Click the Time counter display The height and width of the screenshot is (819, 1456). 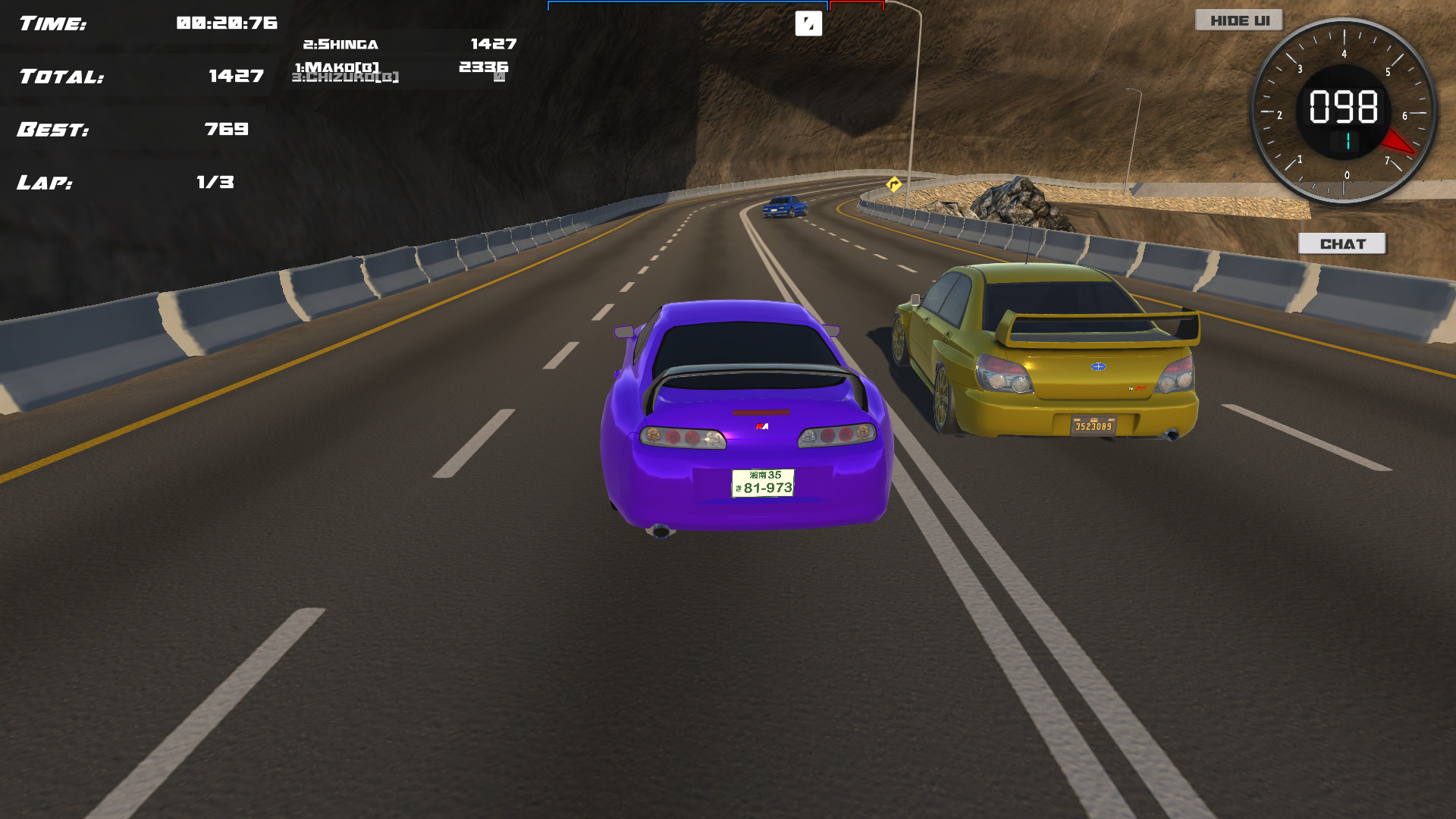point(144,23)
